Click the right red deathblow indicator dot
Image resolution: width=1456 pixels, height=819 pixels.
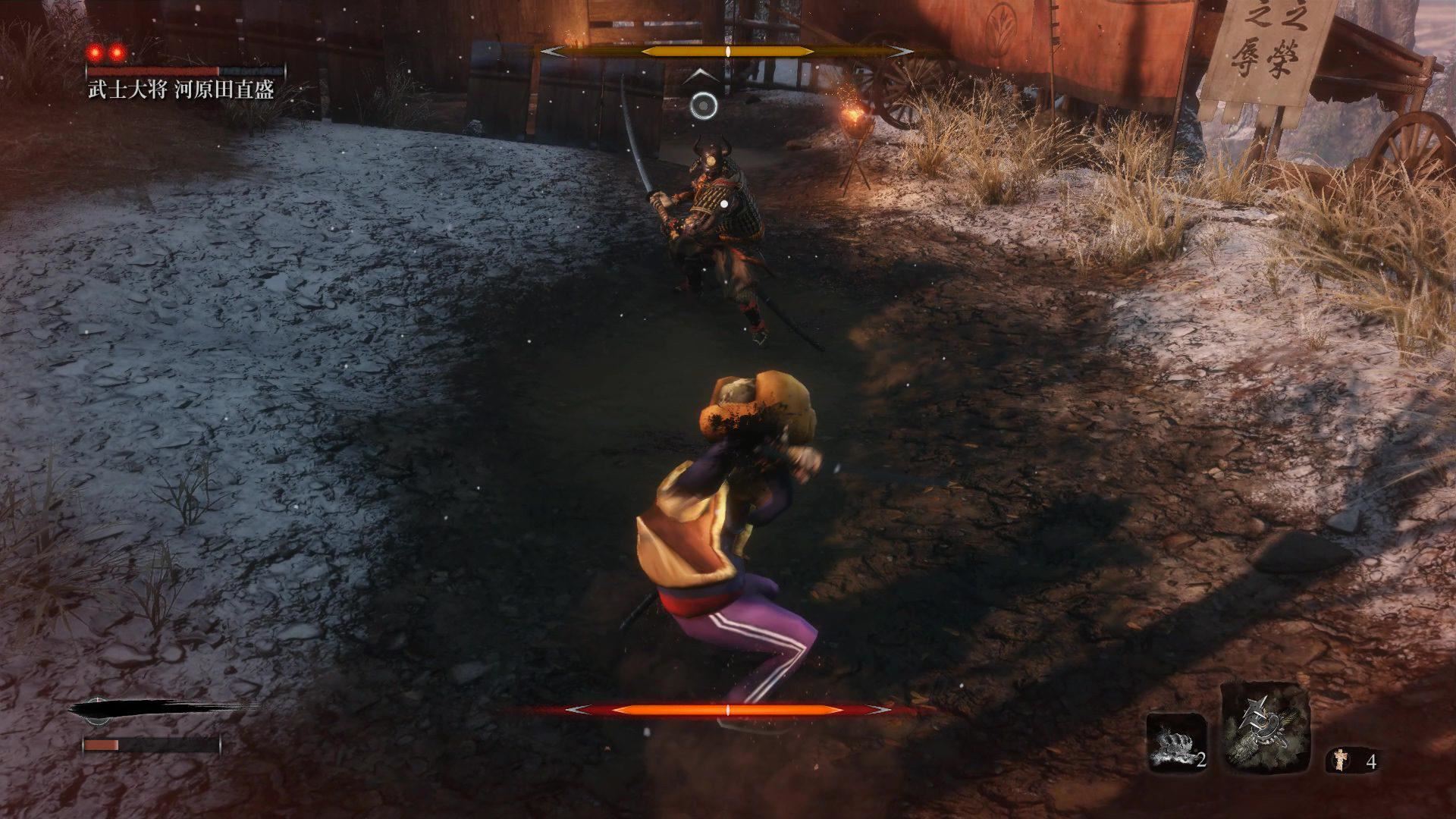[118, 52]
